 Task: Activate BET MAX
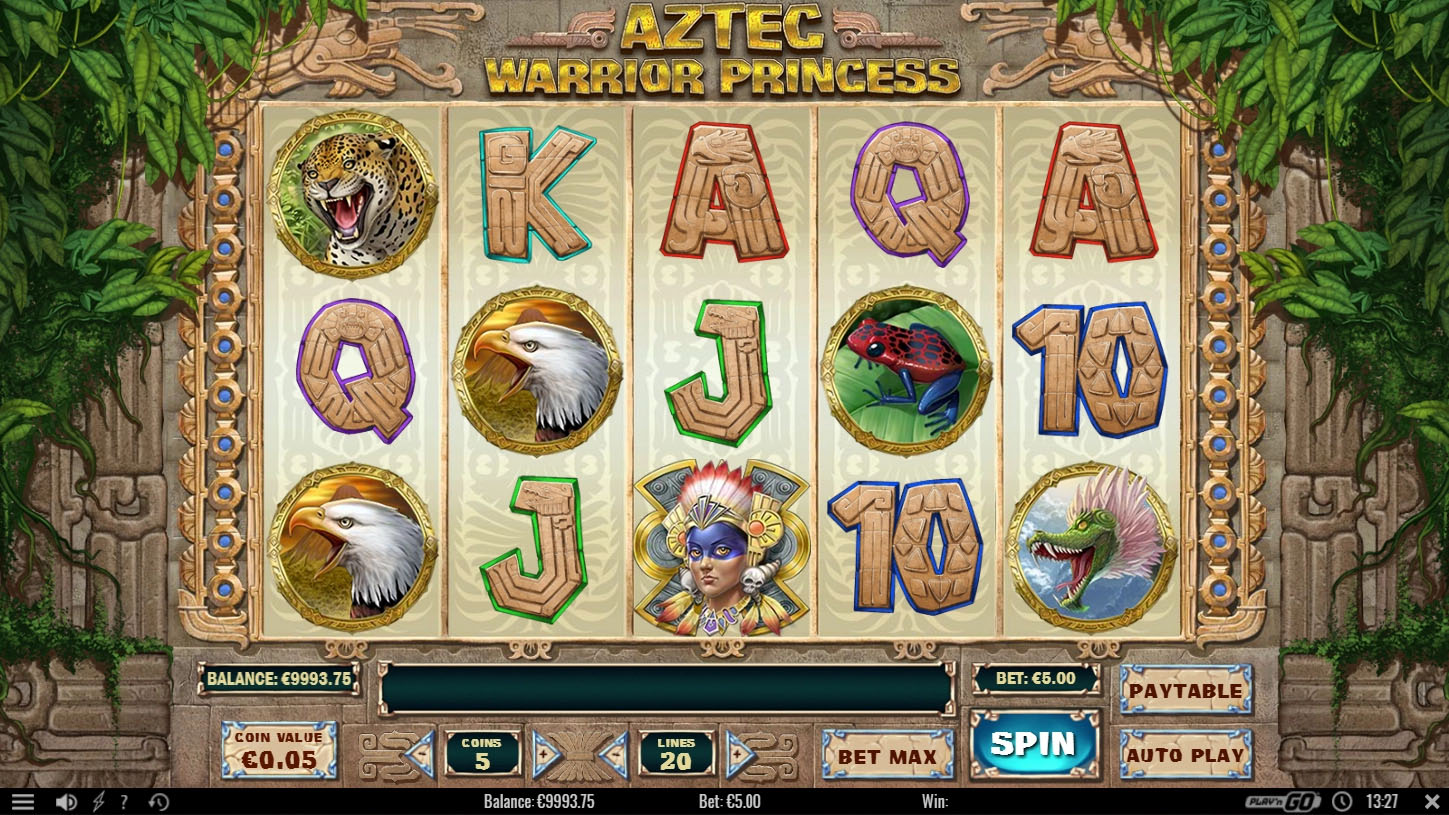pos(888,757)
